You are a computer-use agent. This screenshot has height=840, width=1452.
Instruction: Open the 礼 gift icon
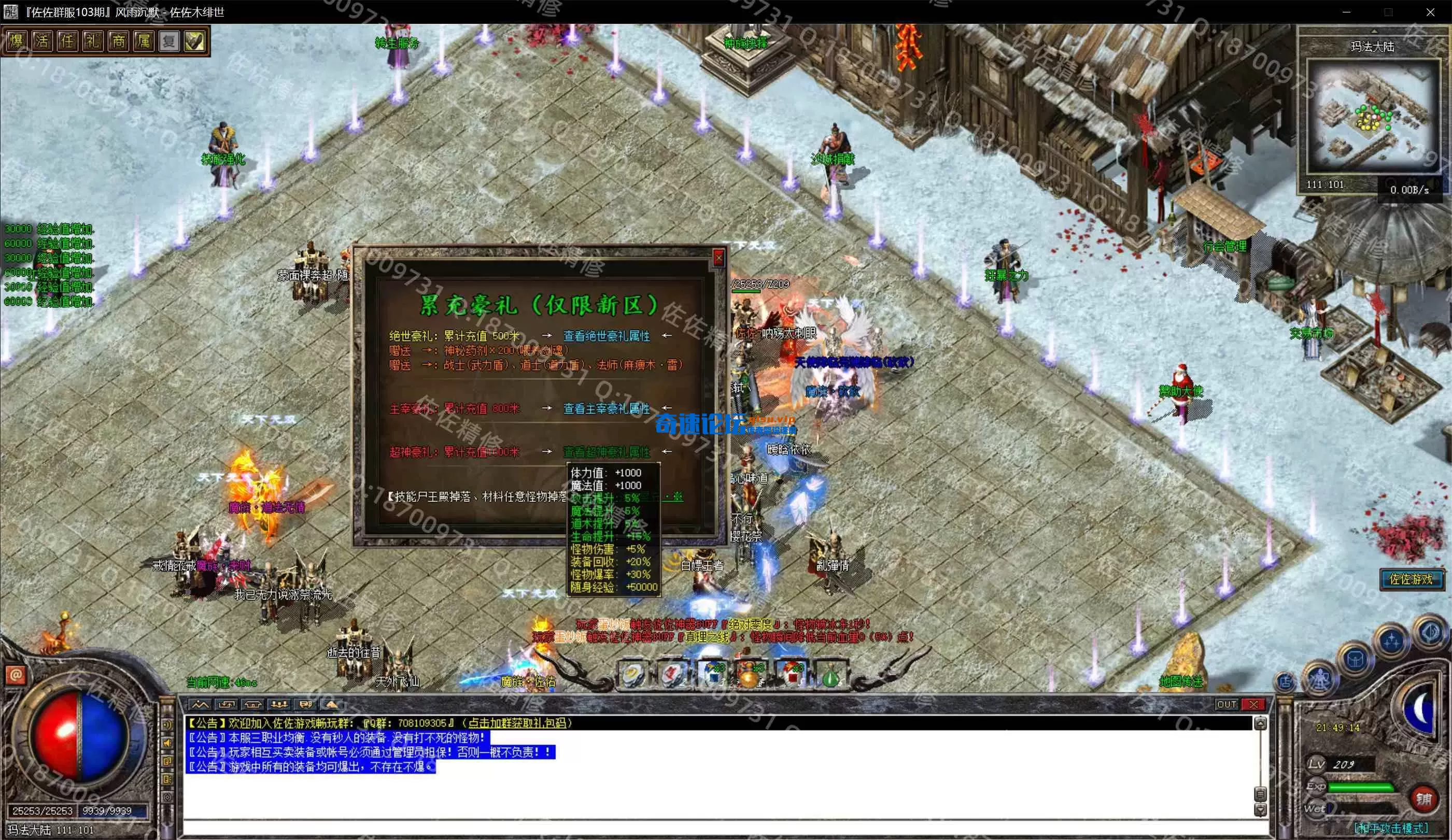click(x=92, y=41)
